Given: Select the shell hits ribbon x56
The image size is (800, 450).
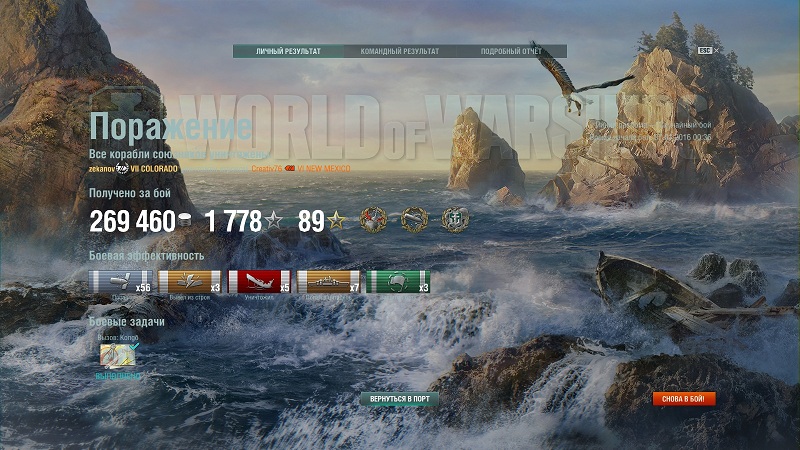Looking at the screenshot, I should click(x=120, y=282).
